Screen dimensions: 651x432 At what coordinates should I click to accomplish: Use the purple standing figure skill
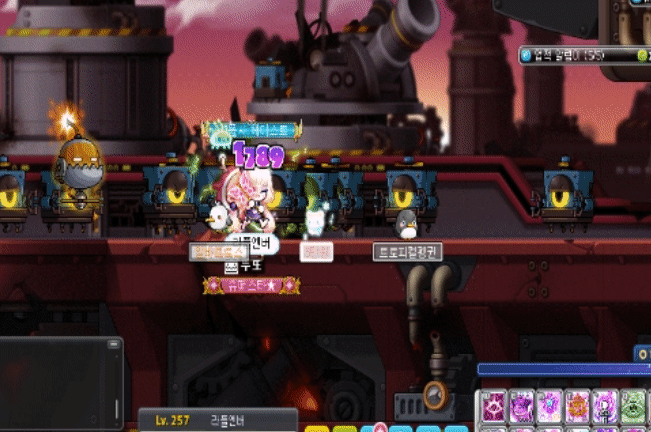[606, 407]
